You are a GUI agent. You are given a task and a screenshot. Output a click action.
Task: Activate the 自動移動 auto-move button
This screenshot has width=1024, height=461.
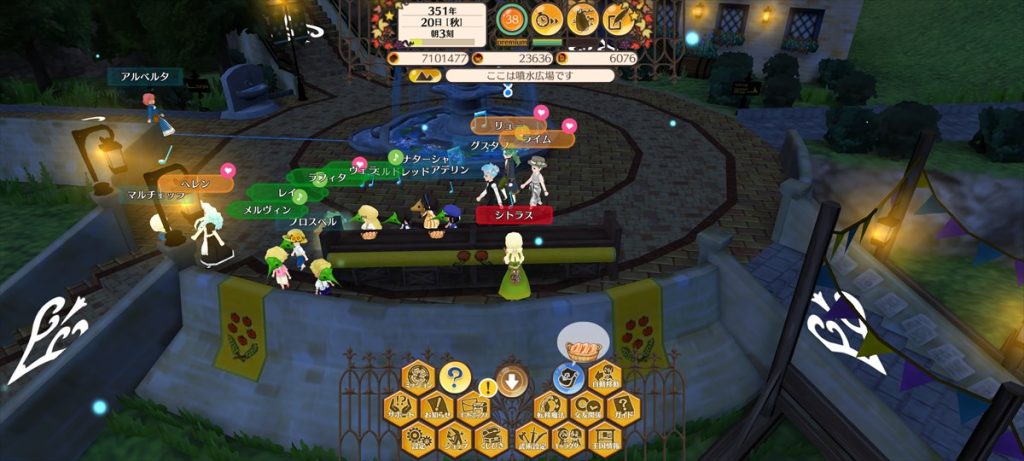603,378
